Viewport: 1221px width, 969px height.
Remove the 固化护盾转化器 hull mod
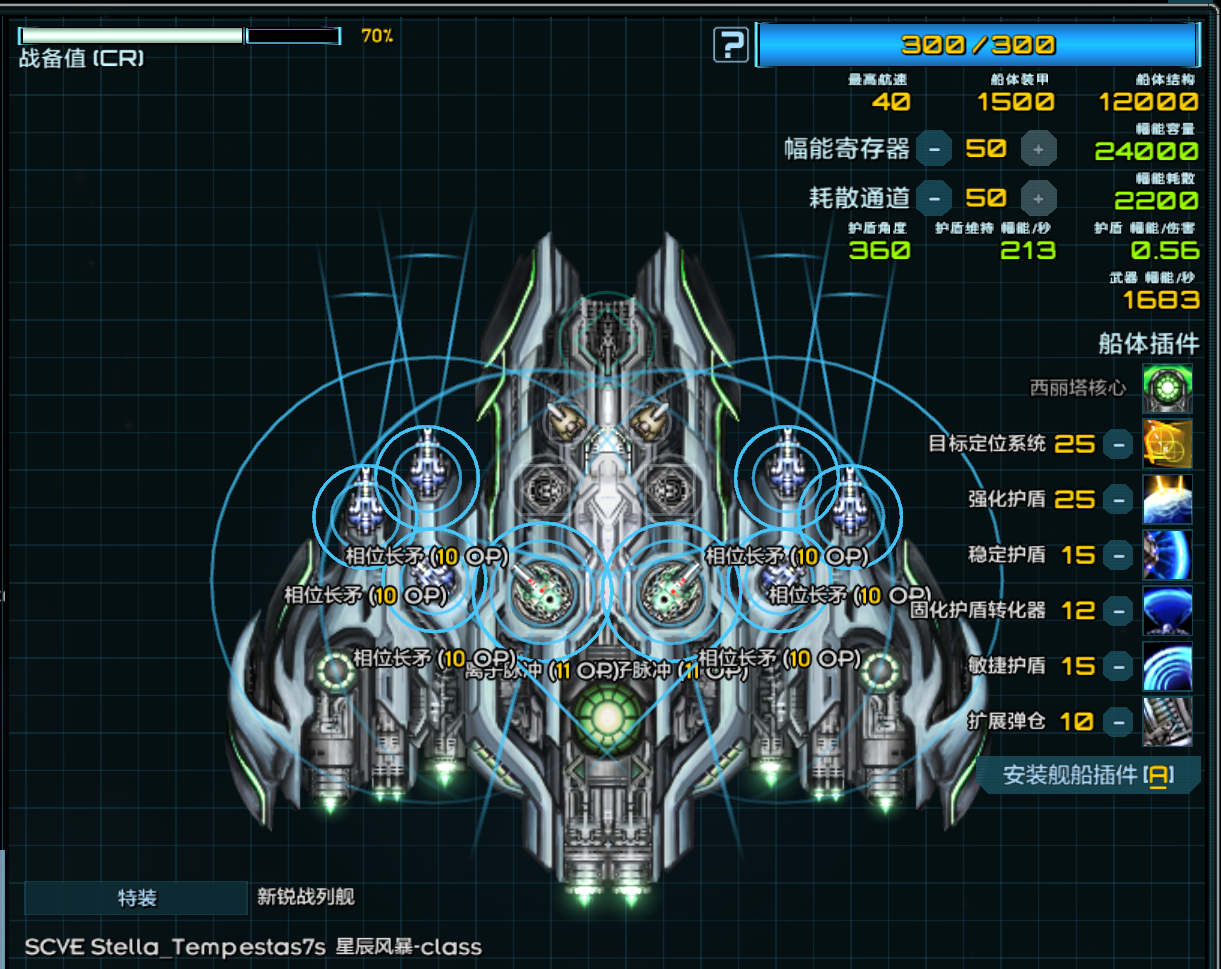click(x=1118, y=610)
